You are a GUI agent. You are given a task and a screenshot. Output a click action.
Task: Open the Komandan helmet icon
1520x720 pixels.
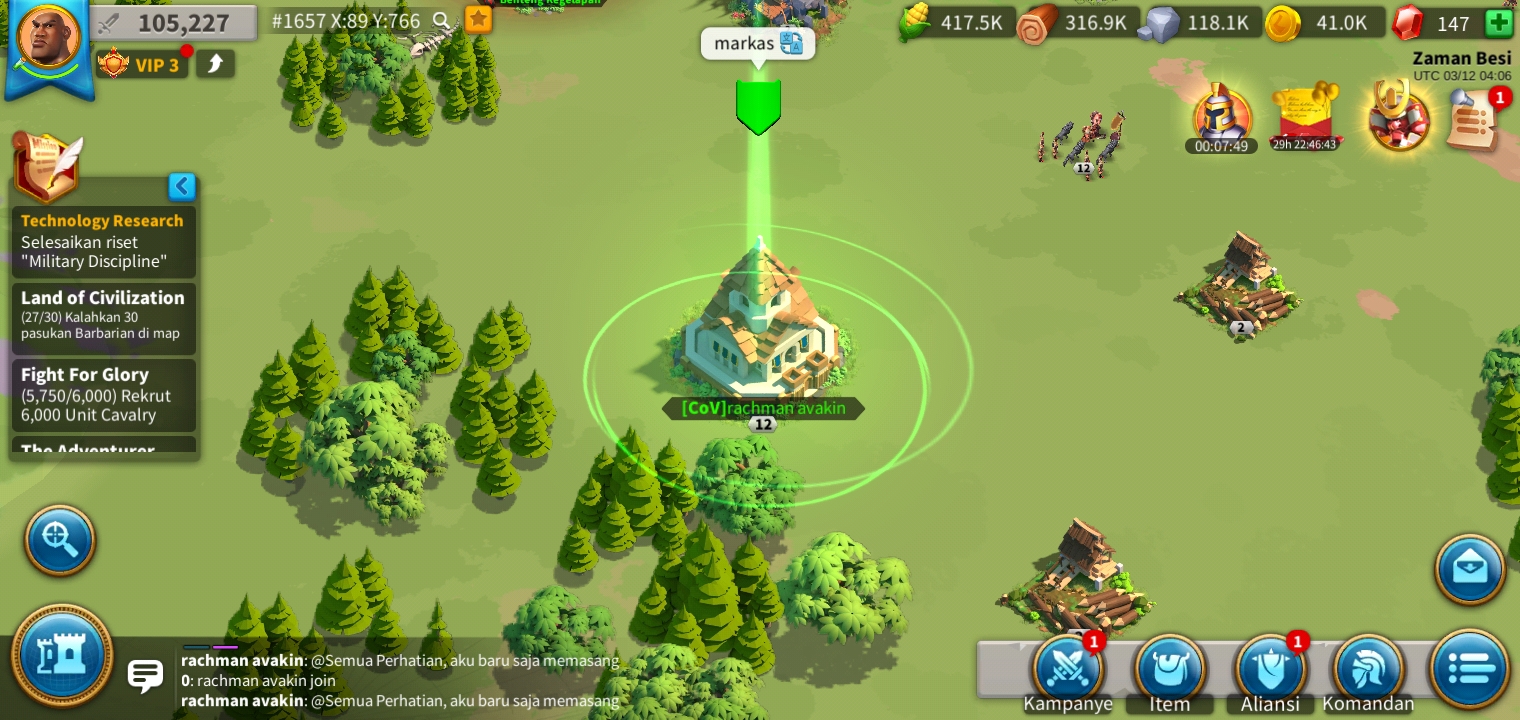[1369, 668]
